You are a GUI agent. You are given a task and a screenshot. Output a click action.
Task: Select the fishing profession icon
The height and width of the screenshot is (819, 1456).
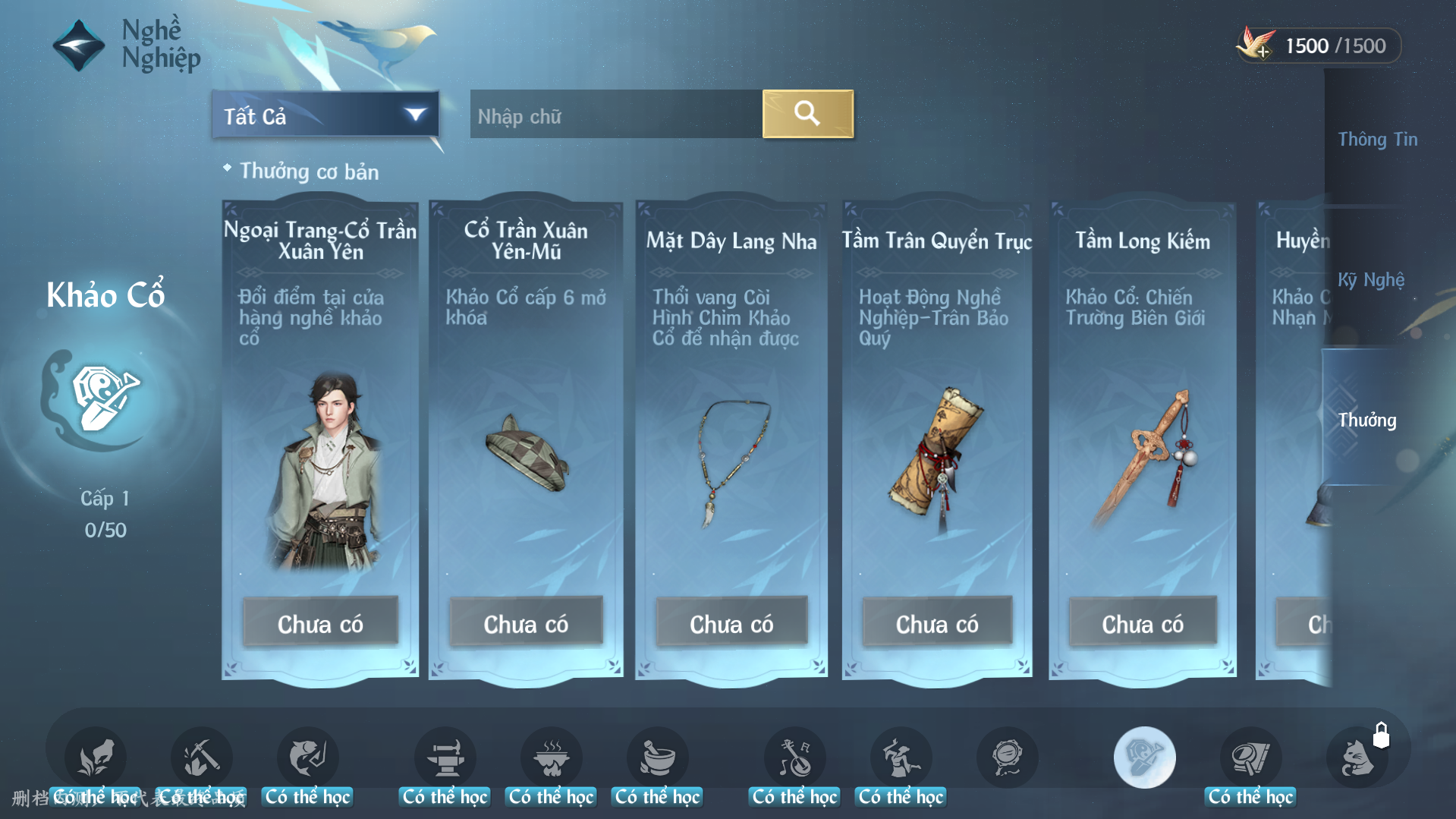click(307, 758)
